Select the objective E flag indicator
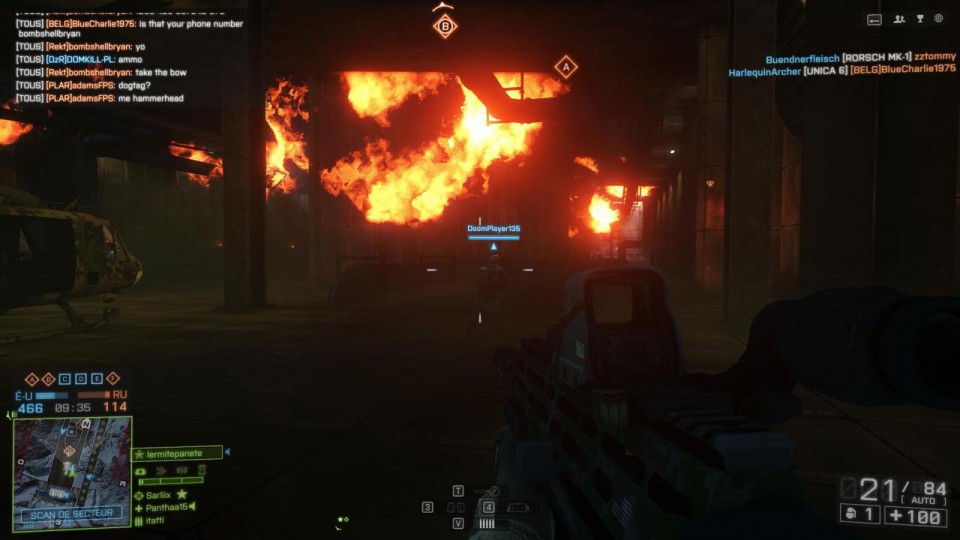Image resolution: width=960 pixels, height=540 pixels. [96, 379]
